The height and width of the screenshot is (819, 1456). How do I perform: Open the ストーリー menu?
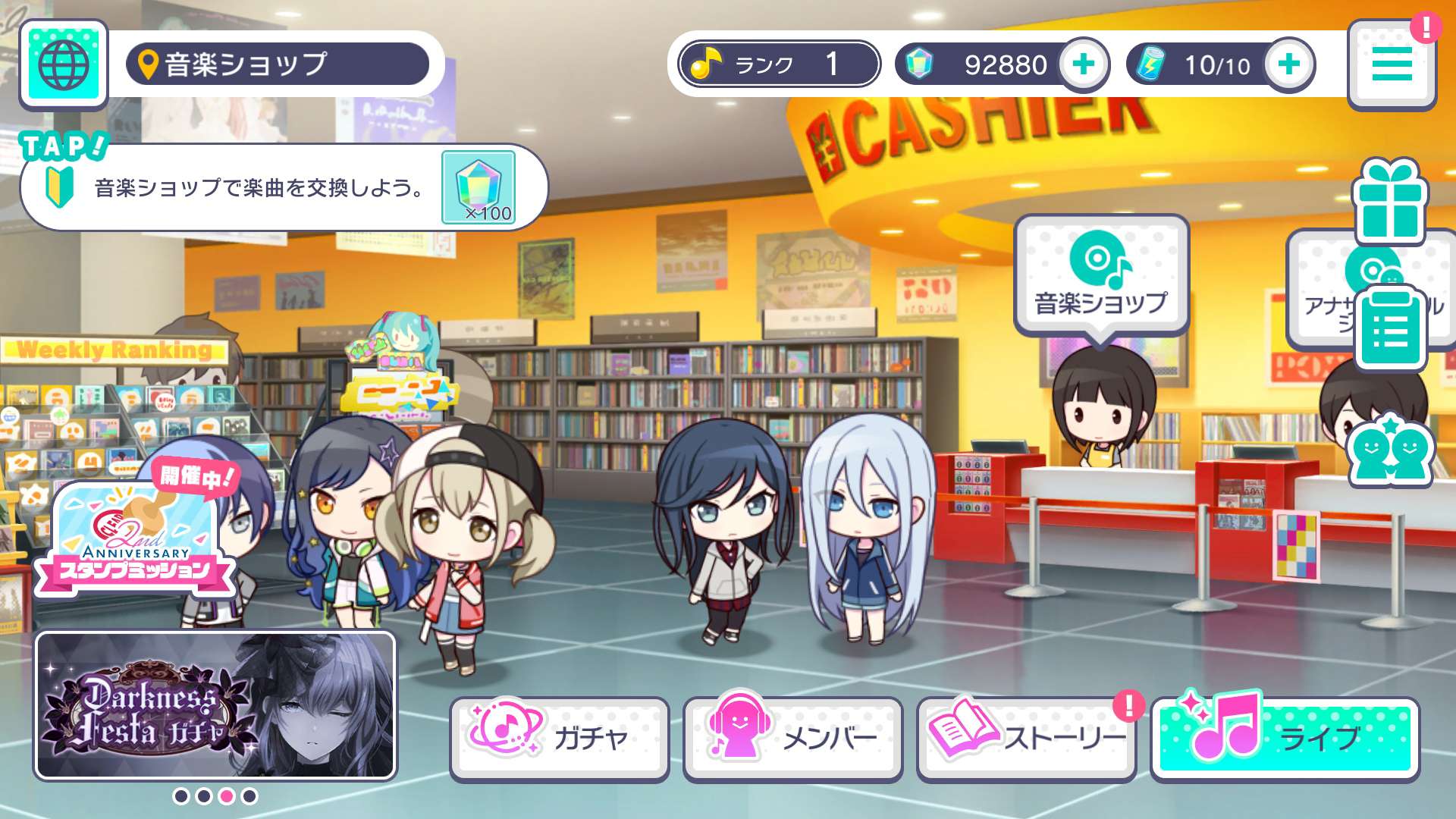click(1026, 739)
